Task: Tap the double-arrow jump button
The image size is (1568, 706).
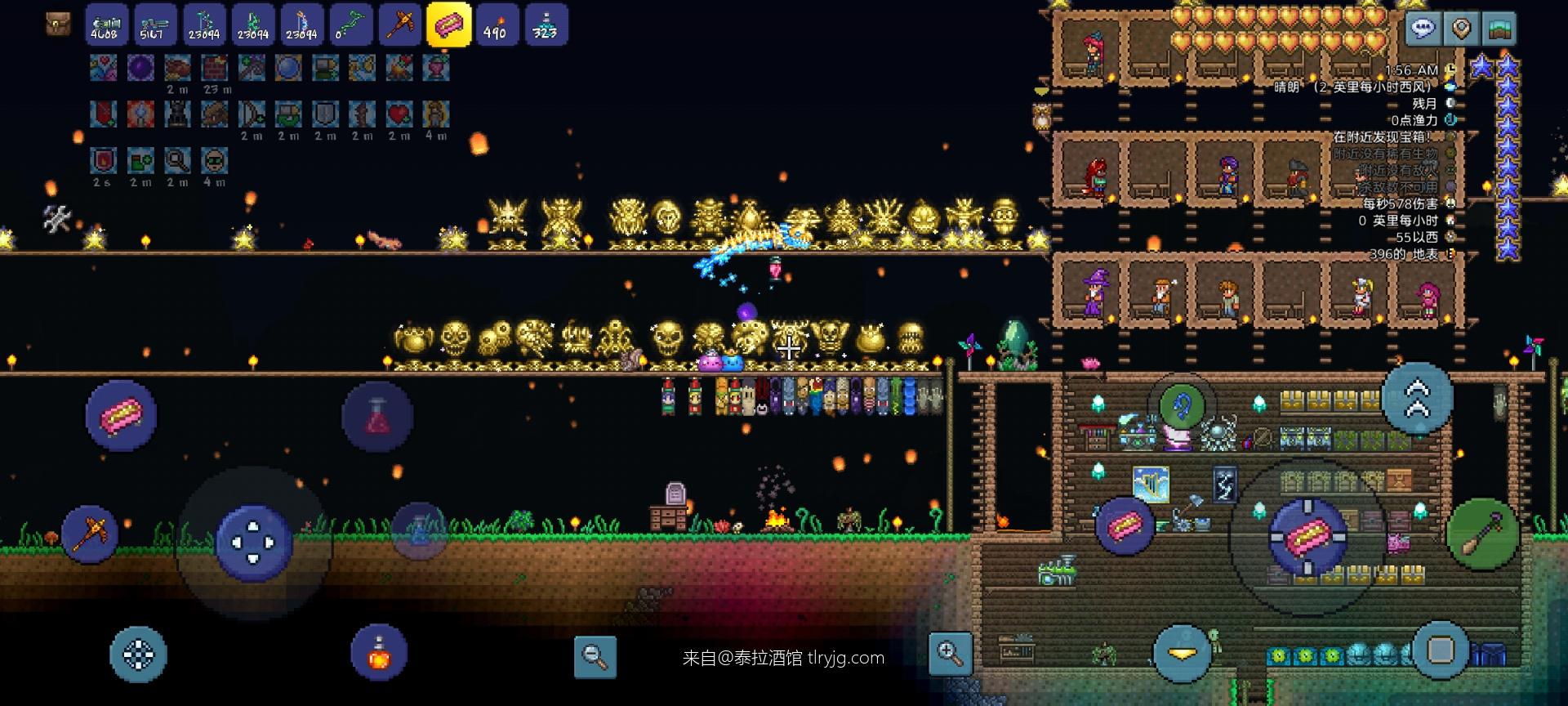Action: click(1417, 398)
